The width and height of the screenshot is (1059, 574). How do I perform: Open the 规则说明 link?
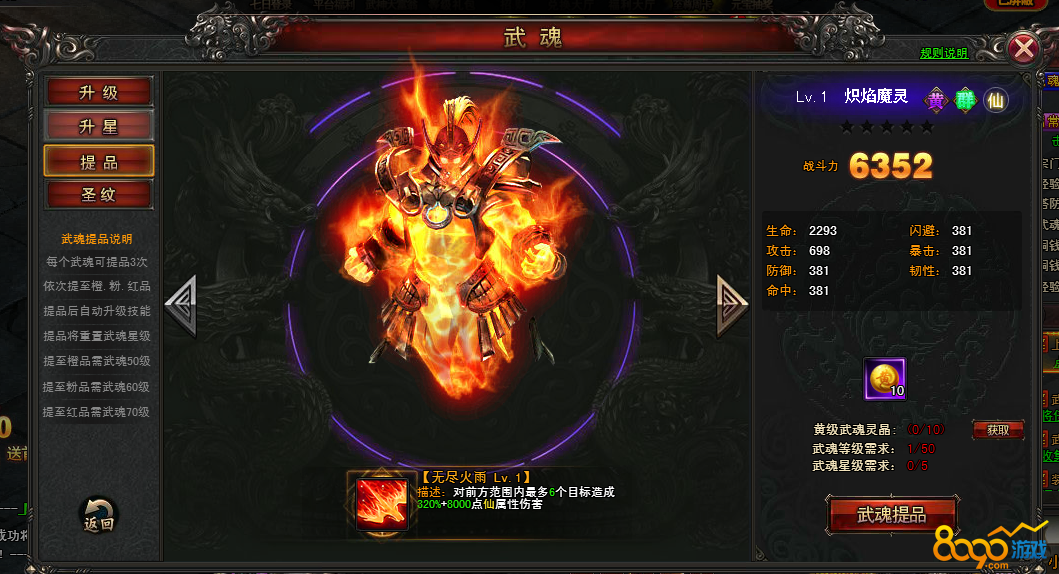coord(944,53)
